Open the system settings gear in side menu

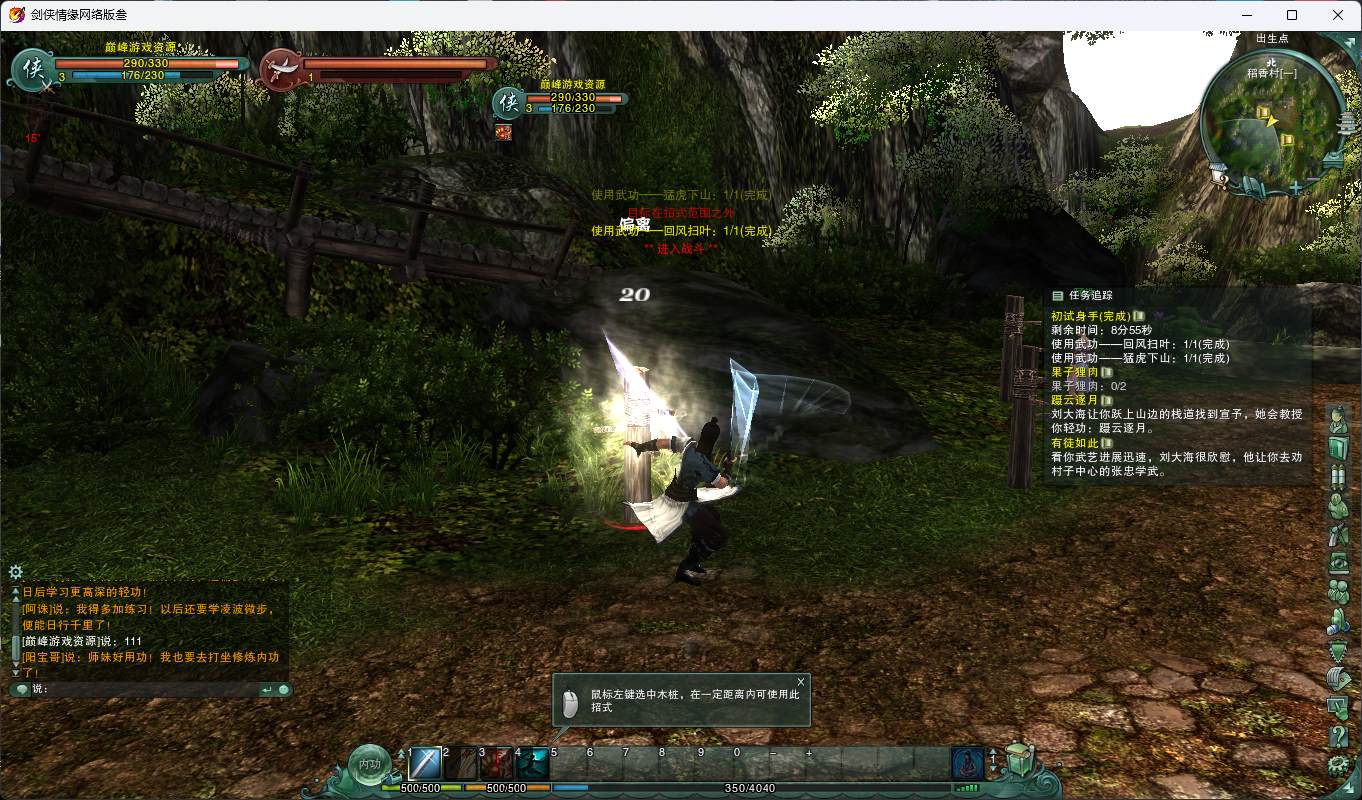pyautogui.click(x=1339, y=766)
